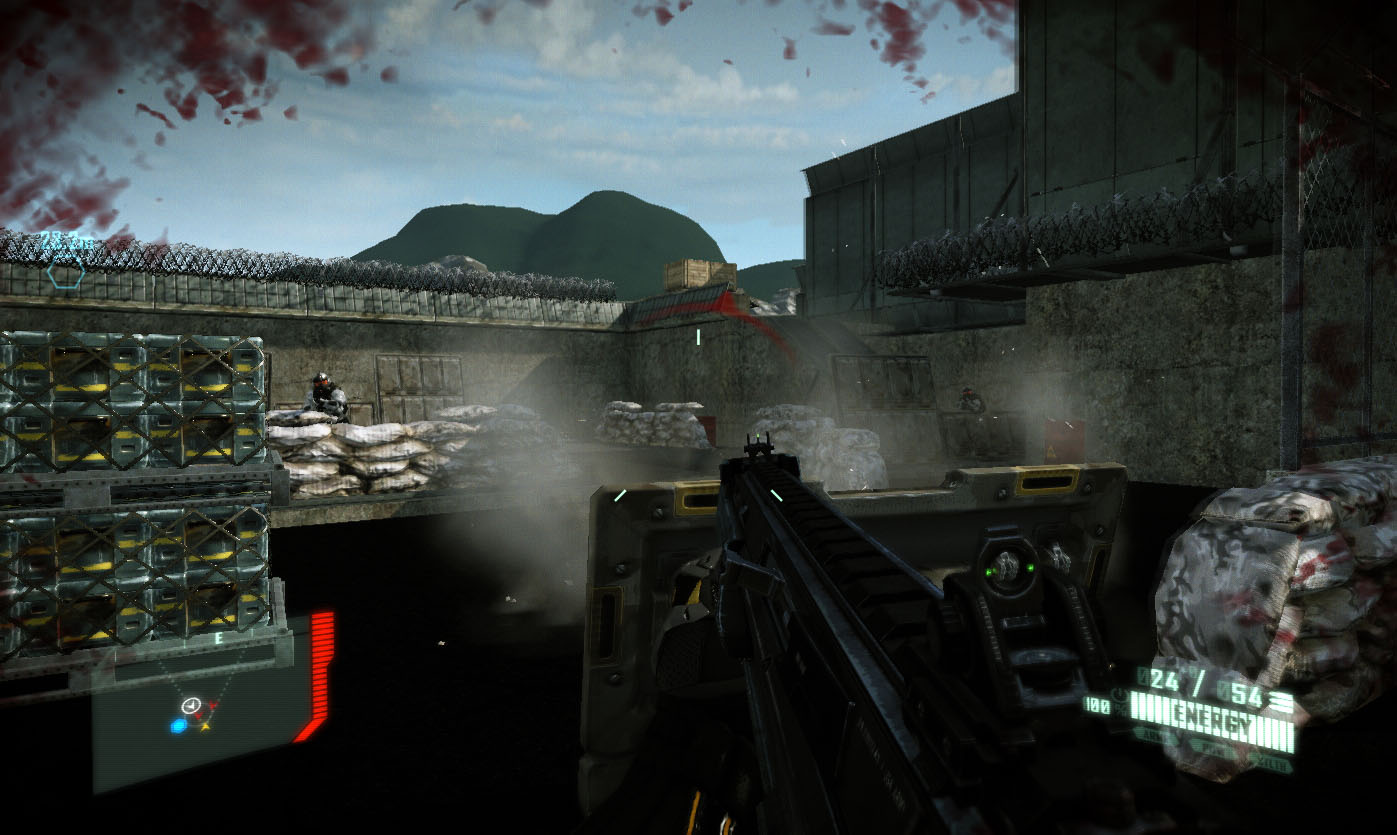The height and width of the screenshot is (835, 1397).
Task: Select the white circular marker on the minimap
Action: coord(189,706)
